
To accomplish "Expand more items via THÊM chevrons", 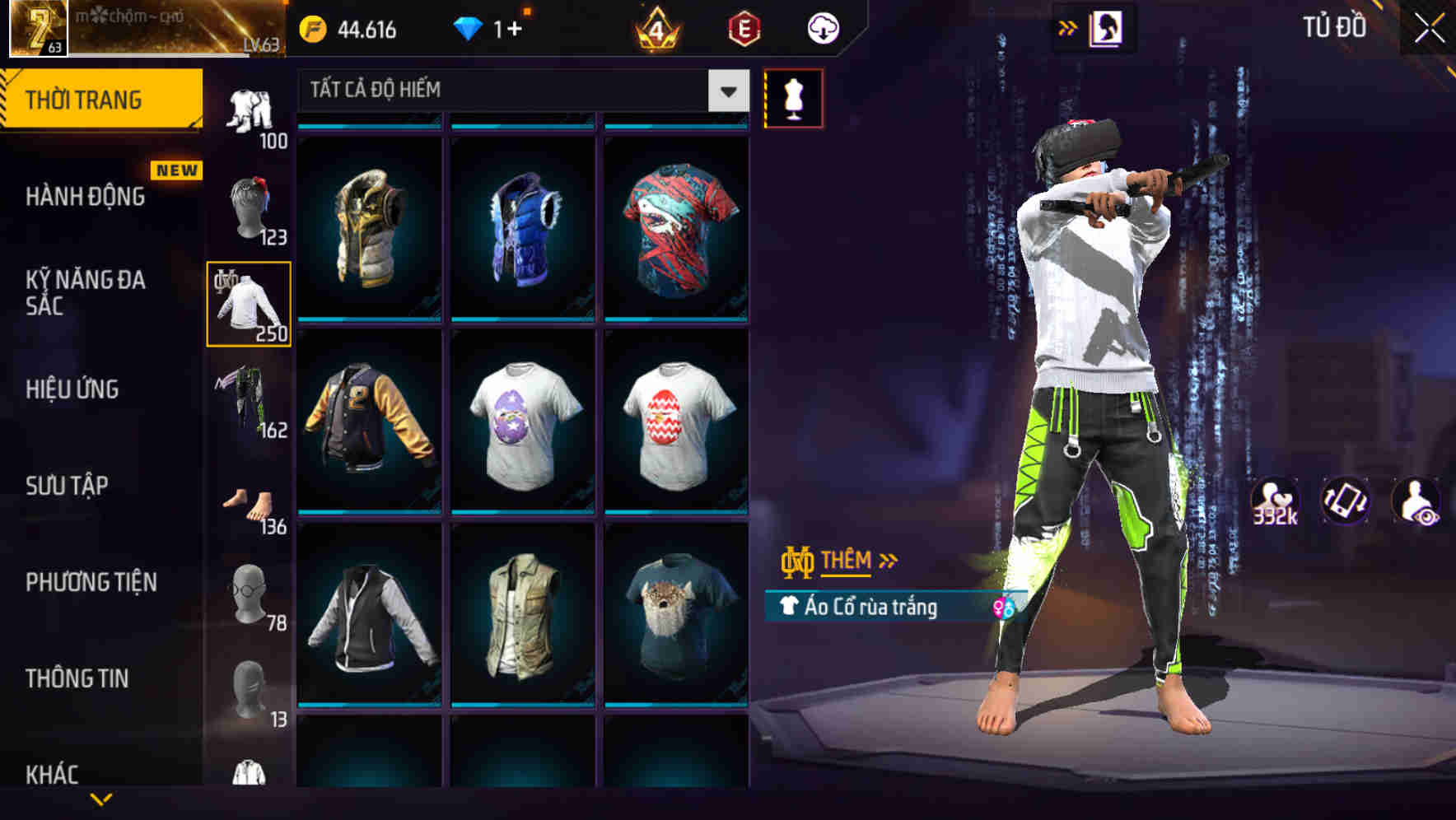I will (x=887, y=561).
